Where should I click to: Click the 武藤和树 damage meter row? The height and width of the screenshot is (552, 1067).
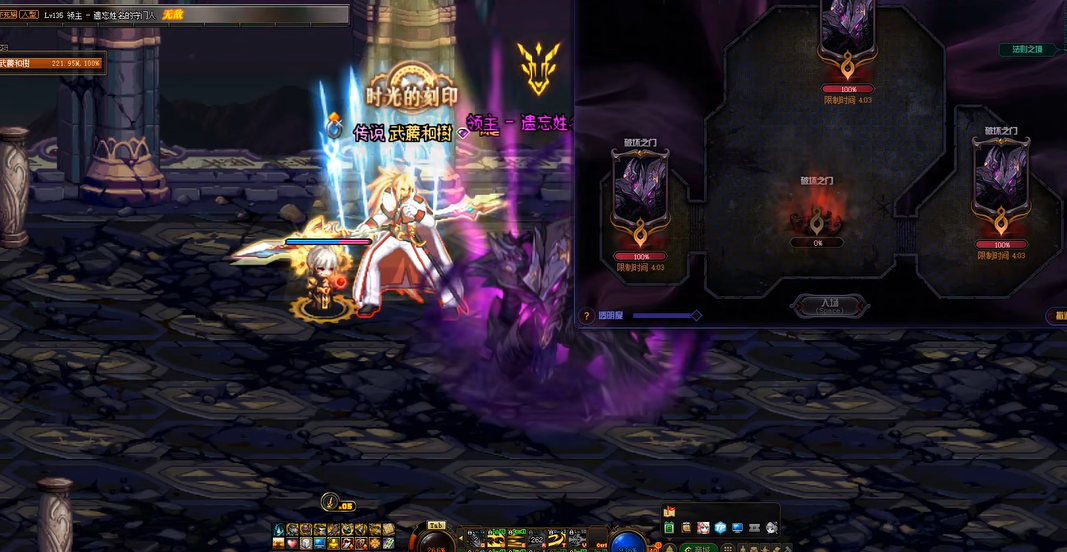coord(50,63)
